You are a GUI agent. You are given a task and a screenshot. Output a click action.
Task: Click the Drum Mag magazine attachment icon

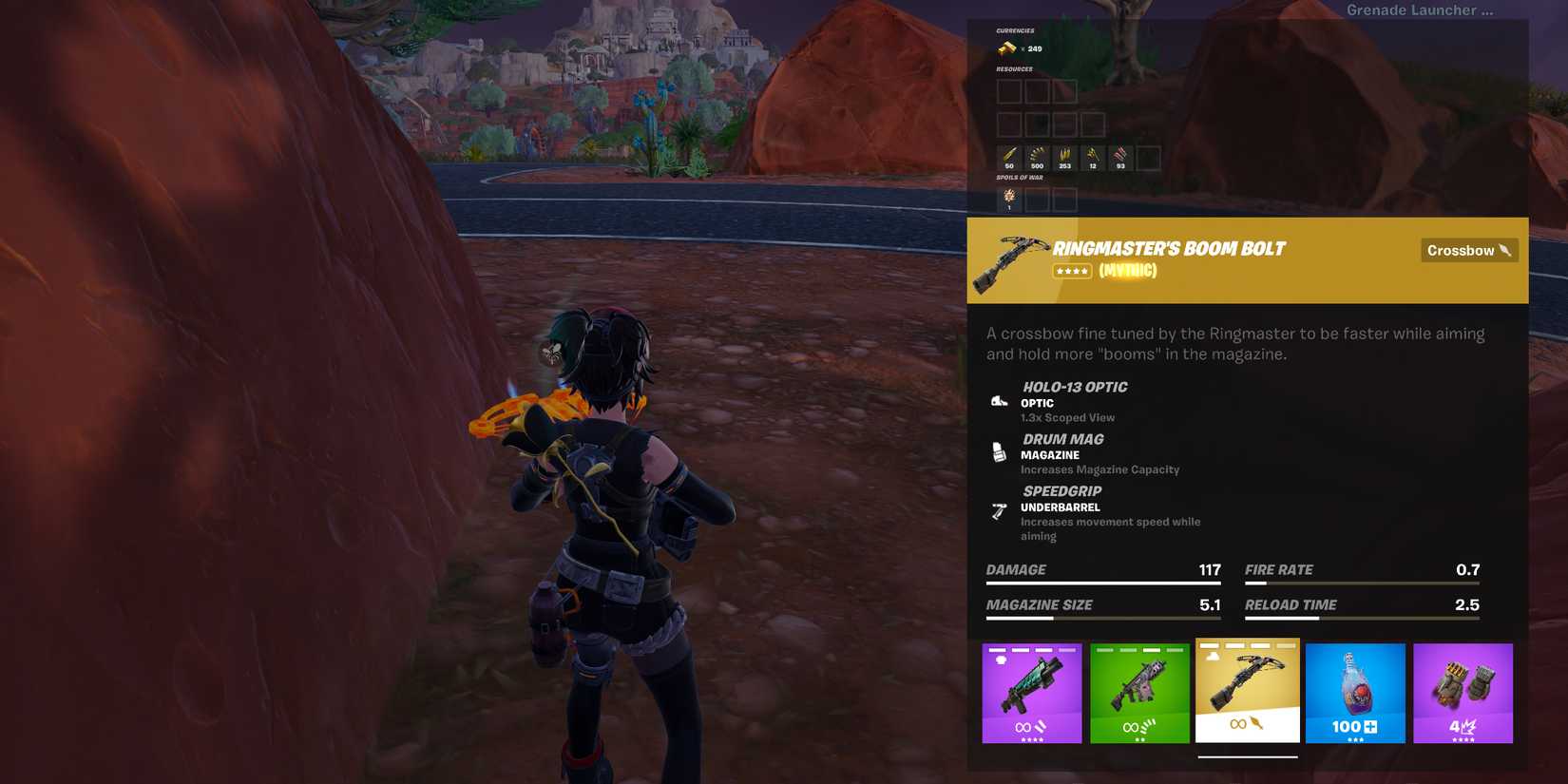click(x=998, y=451)
